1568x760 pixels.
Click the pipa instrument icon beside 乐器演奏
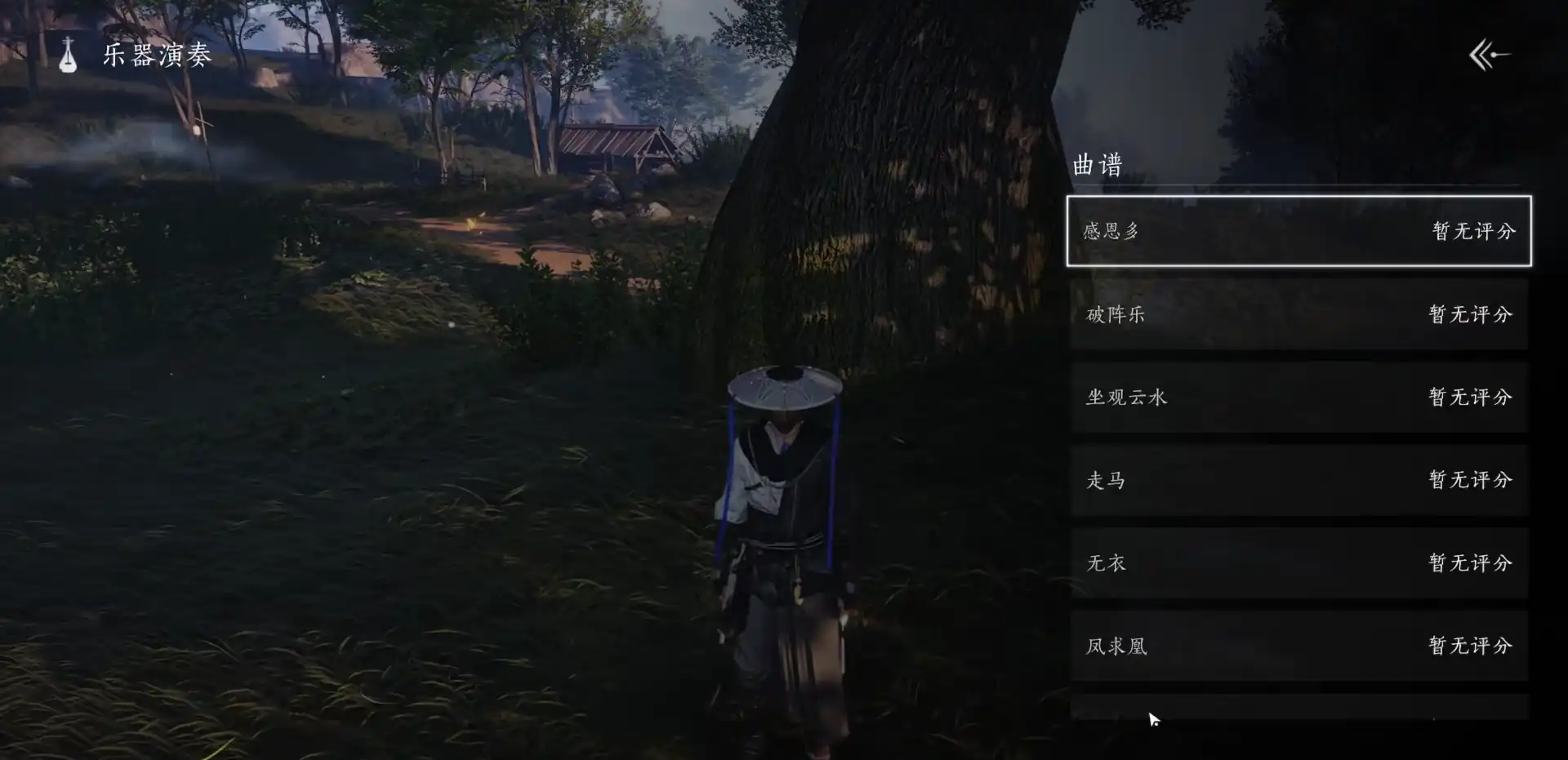[68, 57]
